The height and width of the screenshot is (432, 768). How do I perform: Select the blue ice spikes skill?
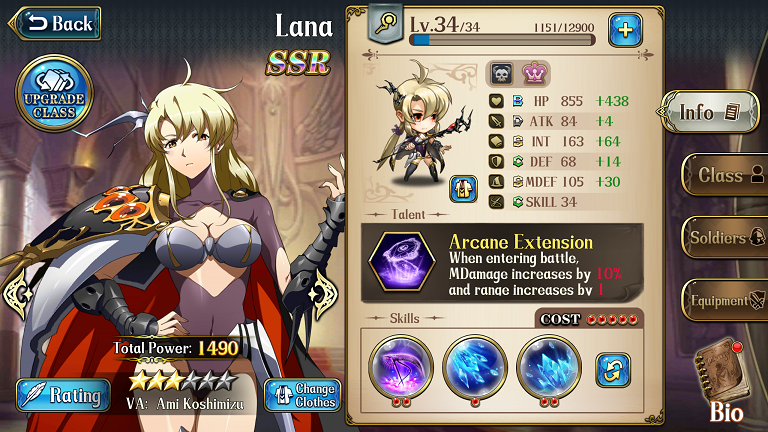click(x=549, y=368)
